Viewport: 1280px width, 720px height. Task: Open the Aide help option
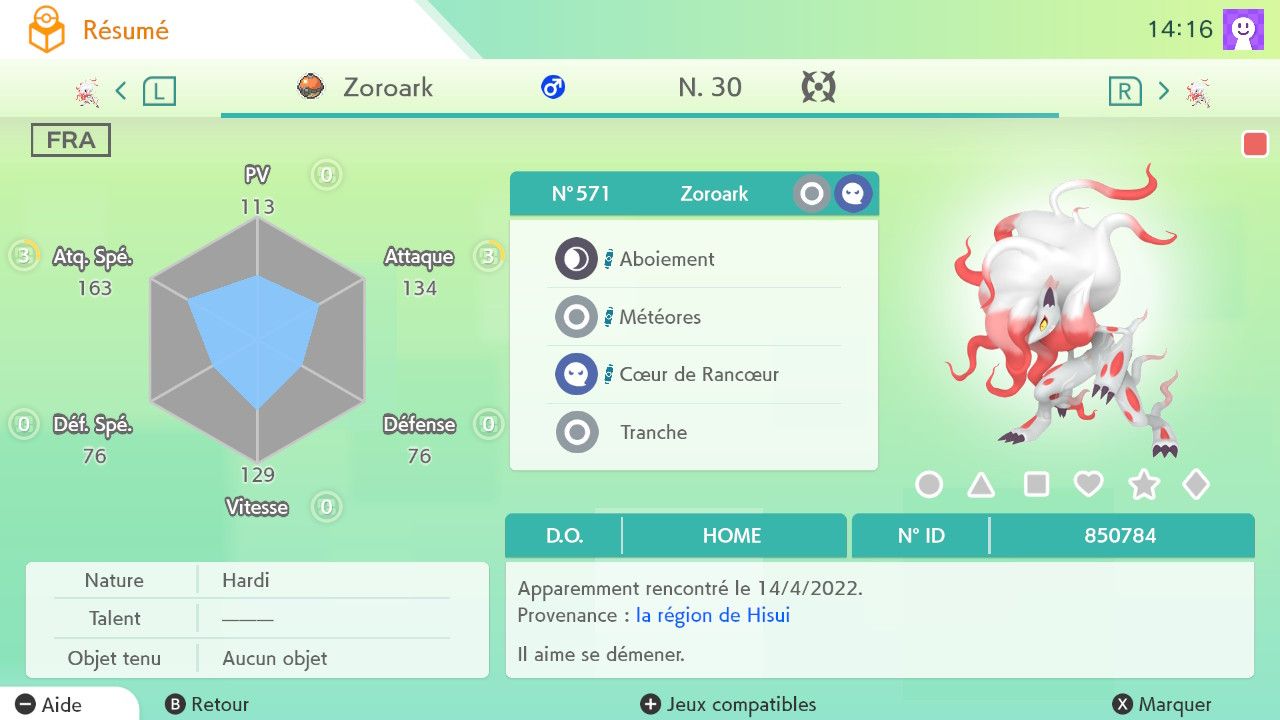coord(50,705)
